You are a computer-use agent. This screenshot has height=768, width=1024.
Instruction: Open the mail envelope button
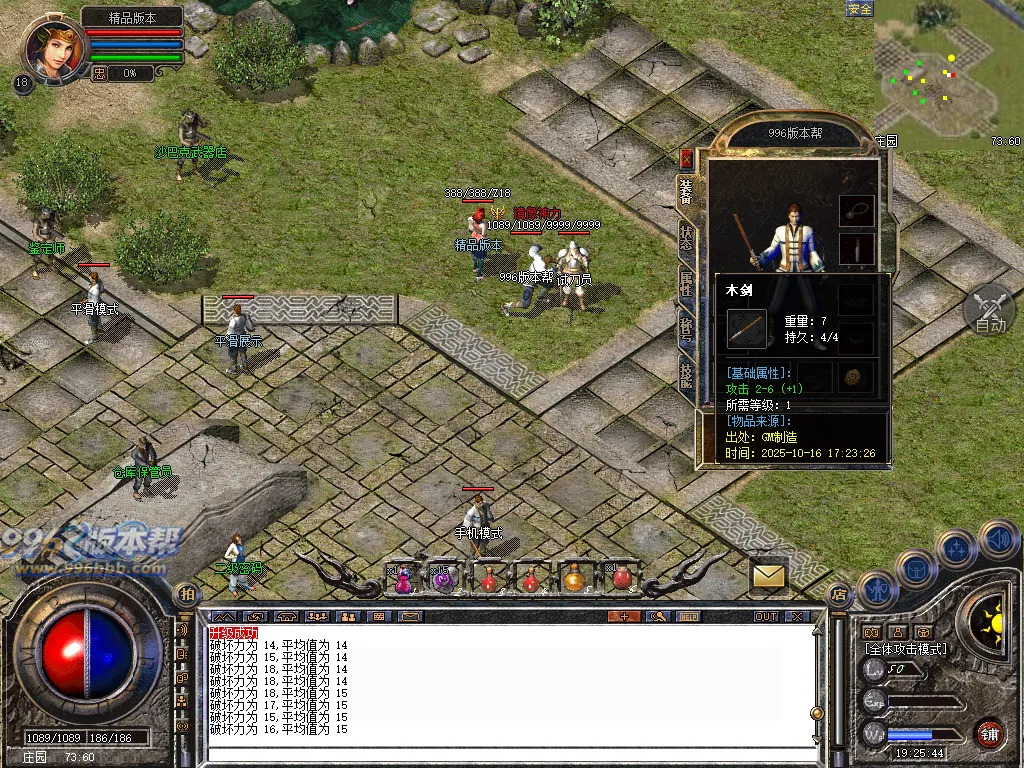[769, 575]
